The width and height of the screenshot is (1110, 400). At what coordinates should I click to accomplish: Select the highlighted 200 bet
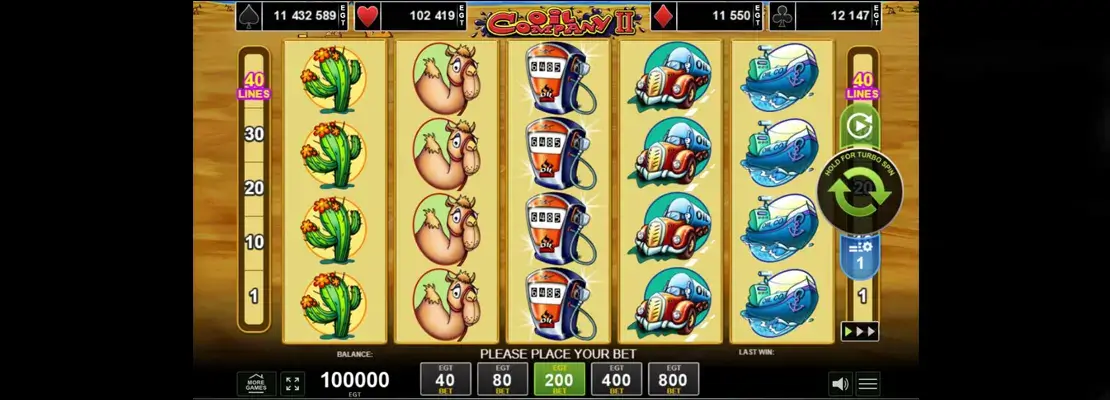[560, 380]
